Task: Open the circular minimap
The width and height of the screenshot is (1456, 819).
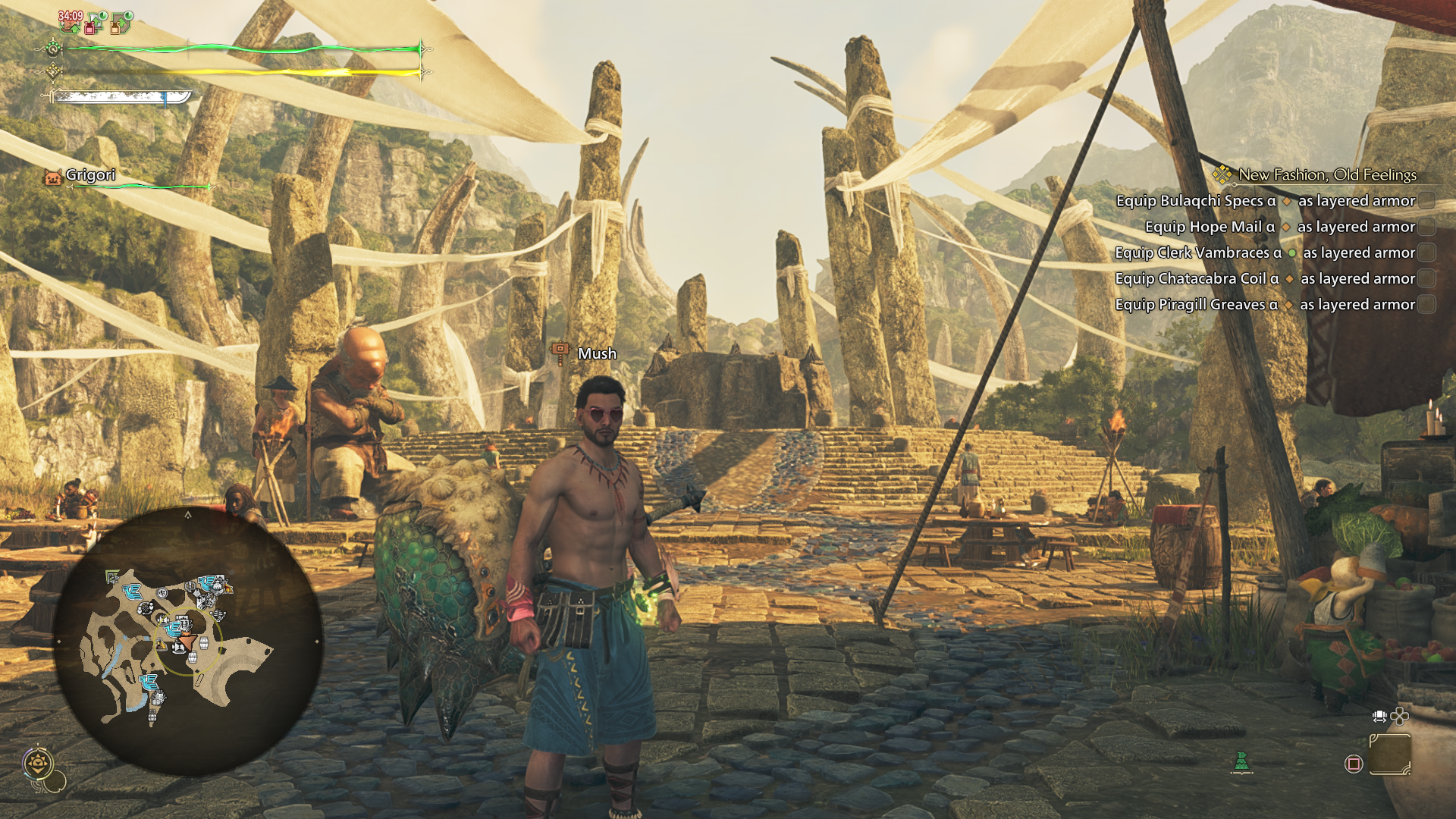Action: (188, 641)
